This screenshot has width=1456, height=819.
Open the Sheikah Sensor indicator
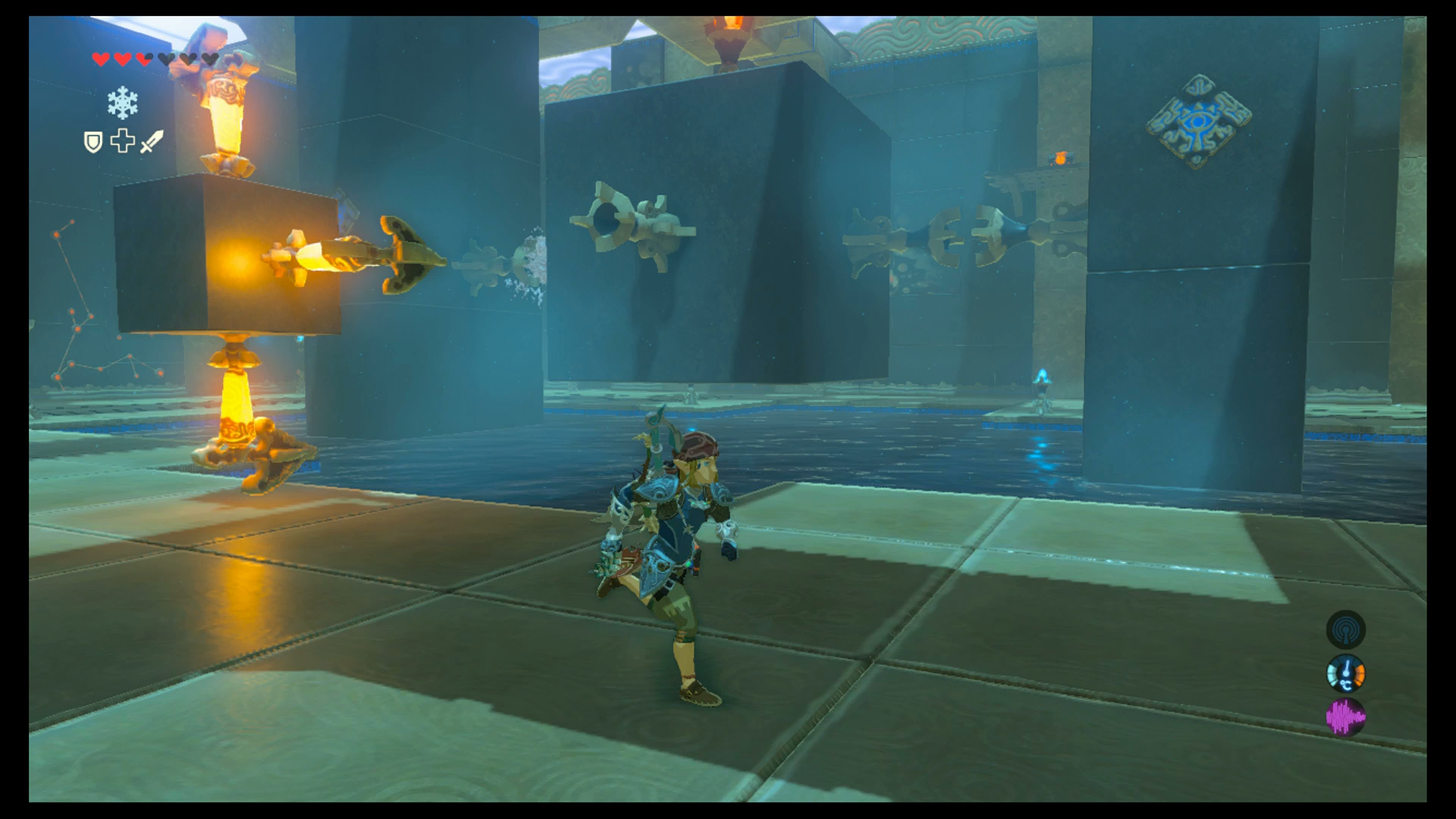(x=1347, y=630)
